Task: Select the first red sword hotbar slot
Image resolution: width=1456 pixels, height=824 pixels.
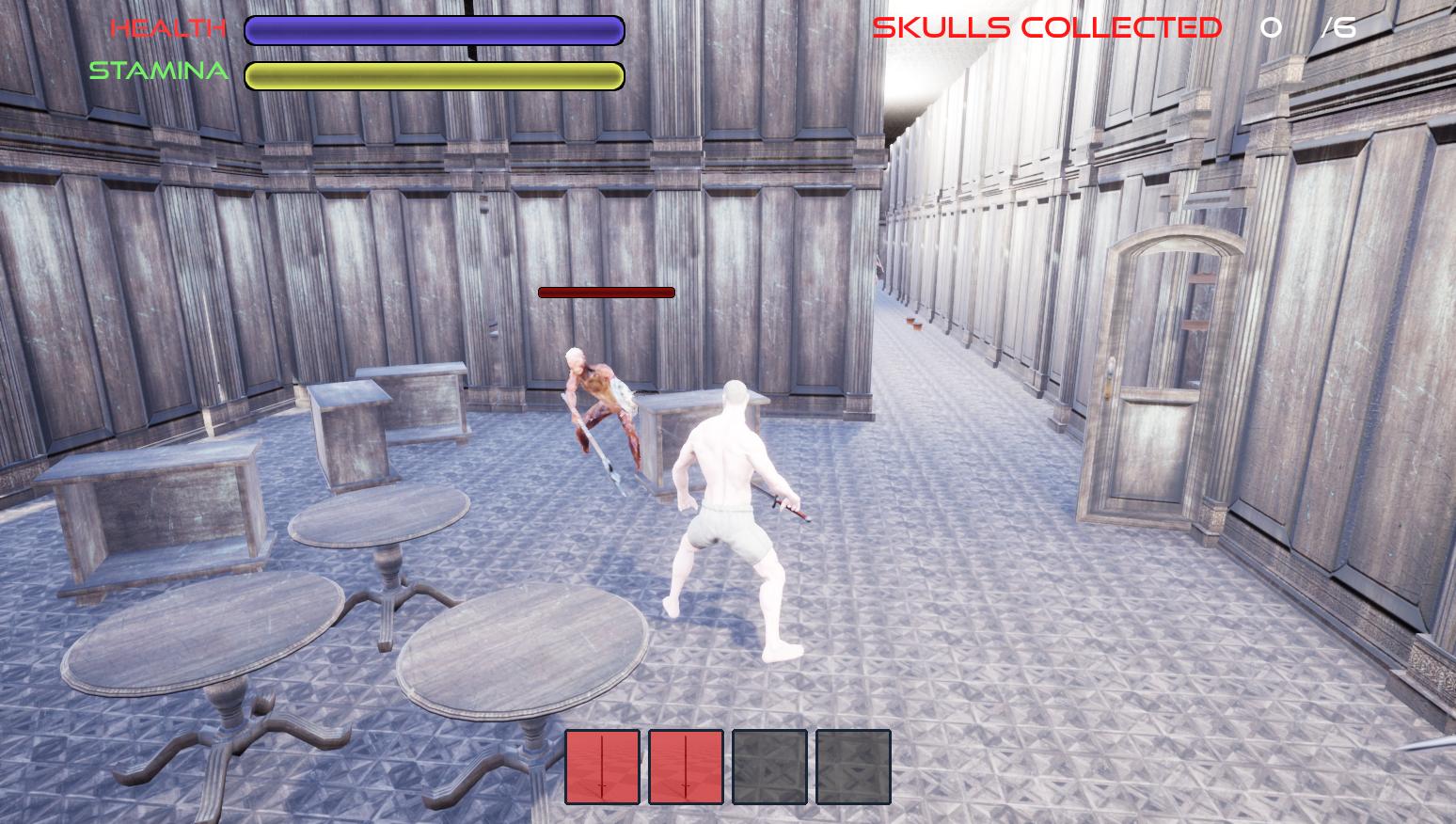Action: click(602, 767)
